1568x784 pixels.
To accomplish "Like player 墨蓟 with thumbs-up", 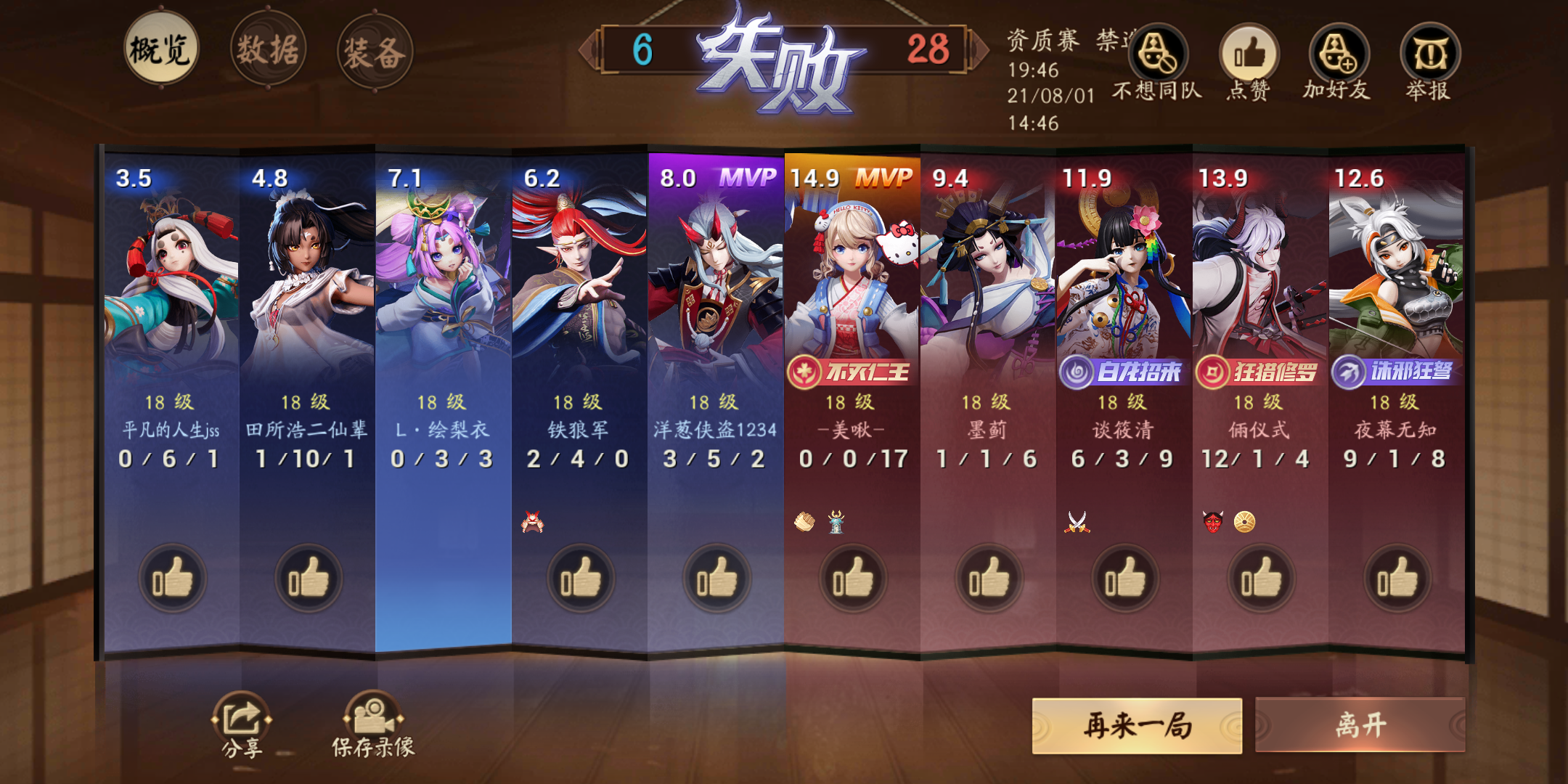I will (989, 577).
